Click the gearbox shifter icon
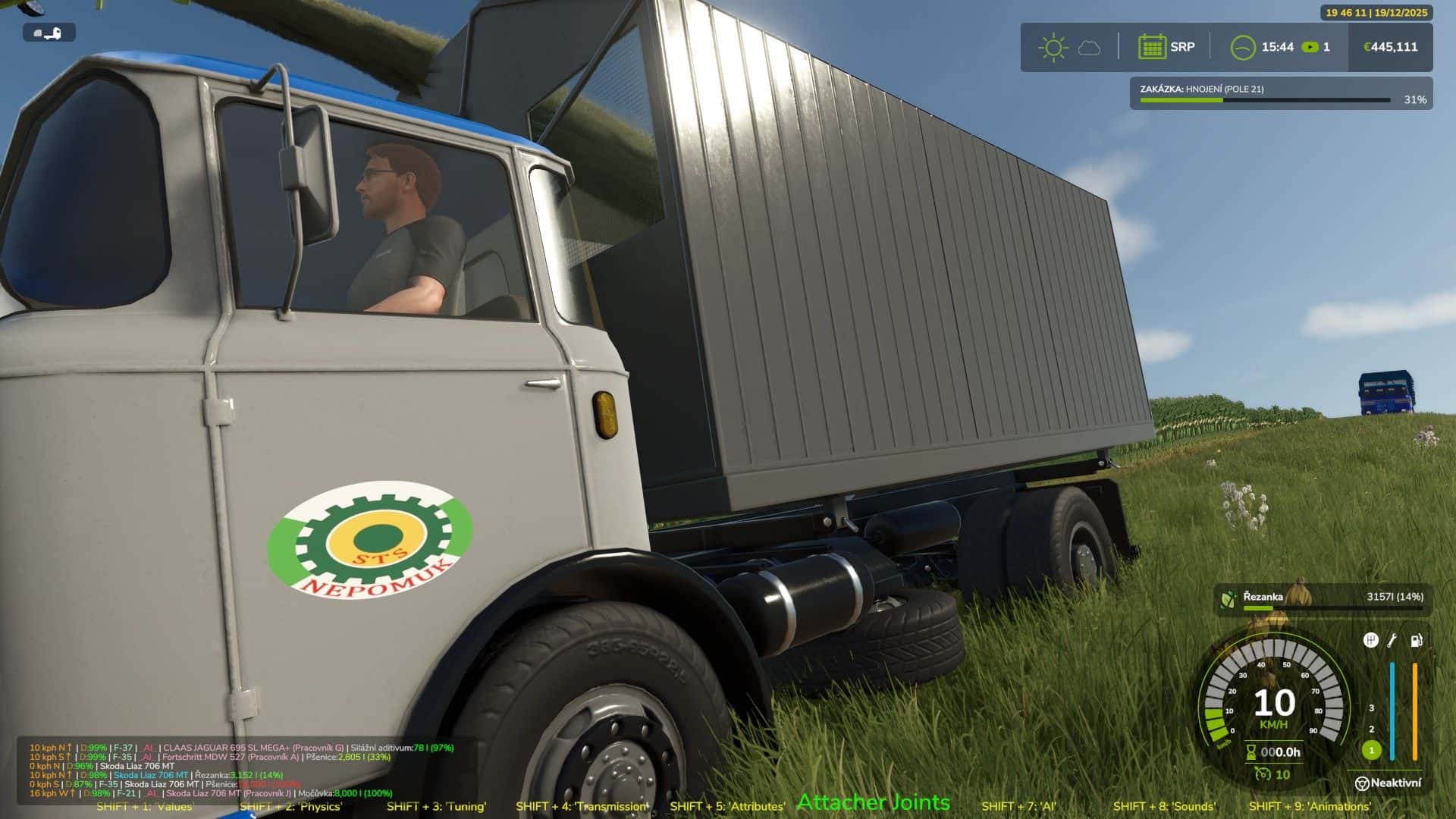This screenshot has width=1456, height=819. pyautogui.click(x=1370, y=641)
